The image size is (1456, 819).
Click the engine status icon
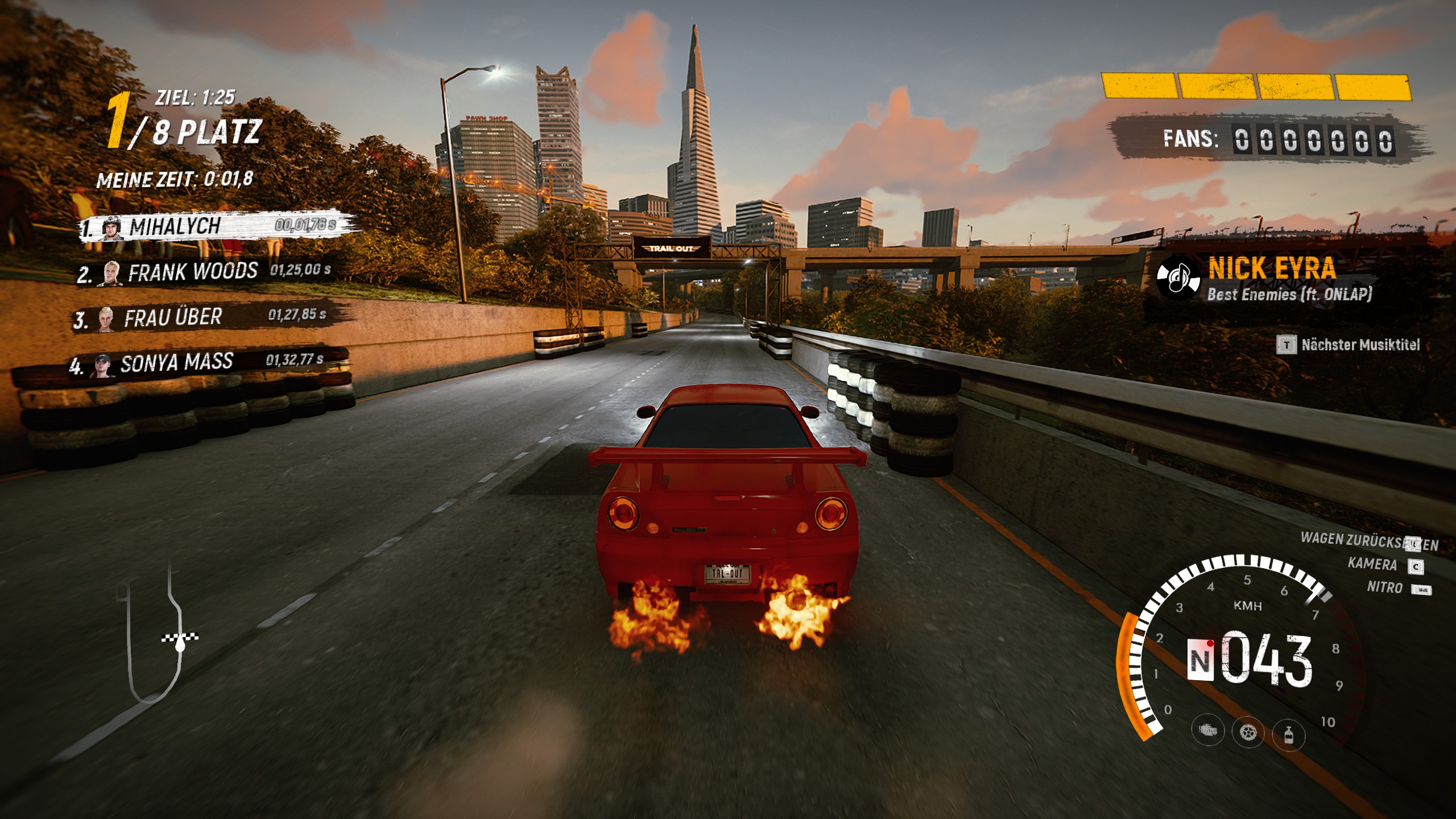1207,731
